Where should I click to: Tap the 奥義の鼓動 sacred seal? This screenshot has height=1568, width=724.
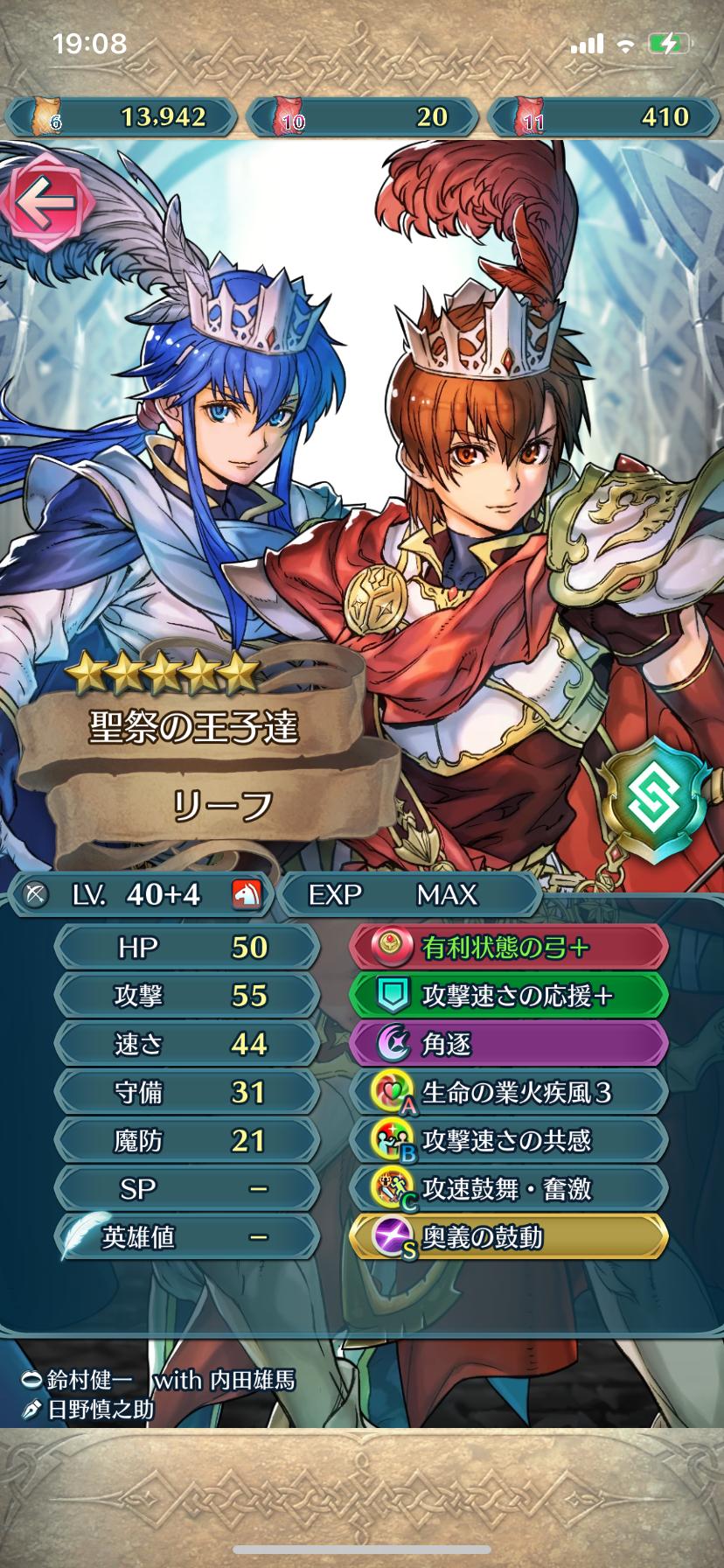click(509, 1237)
